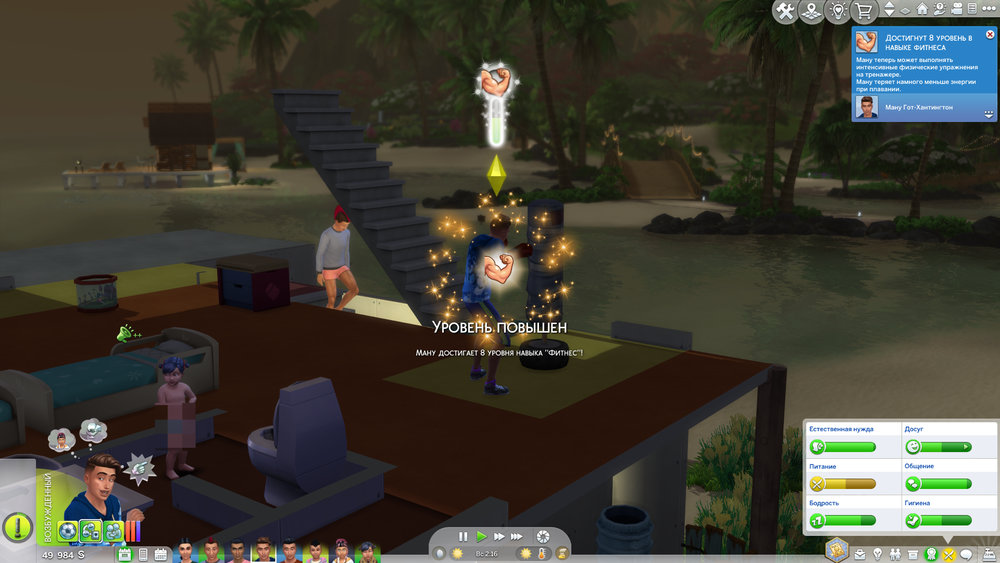1000x563 pixels.
Task: Open the Relationships panel with two figures
Action: 896,554
